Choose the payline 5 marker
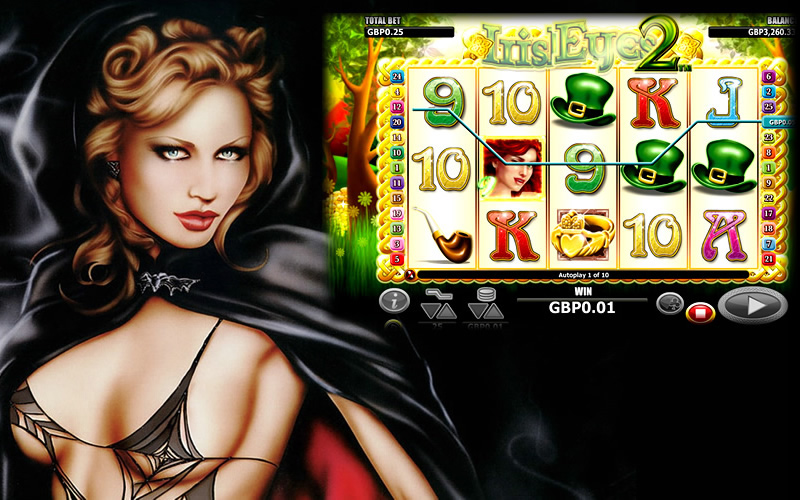The image size is (800, 500). (x=397, y=259)
